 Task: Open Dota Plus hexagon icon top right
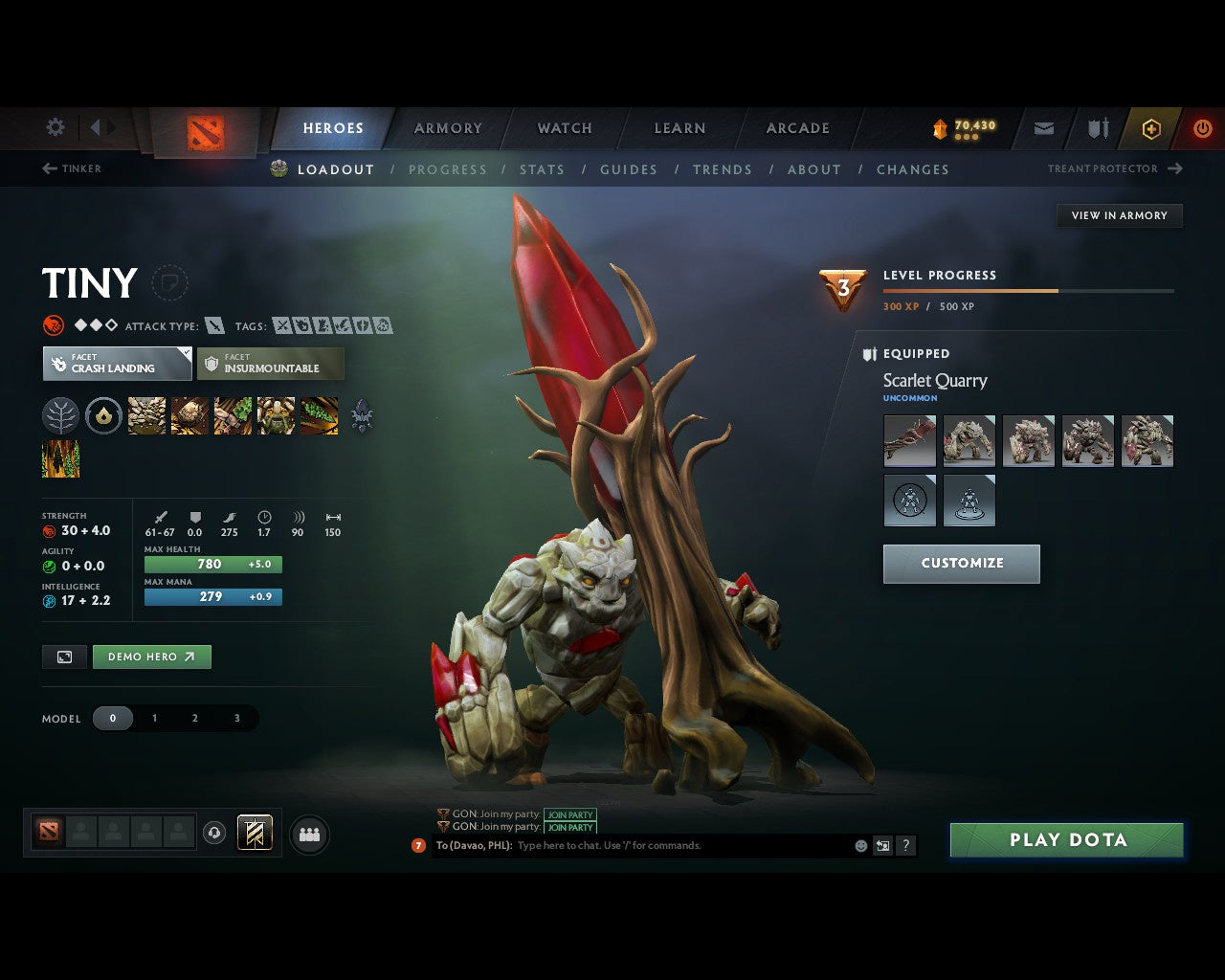click(x=1150, y=128)
